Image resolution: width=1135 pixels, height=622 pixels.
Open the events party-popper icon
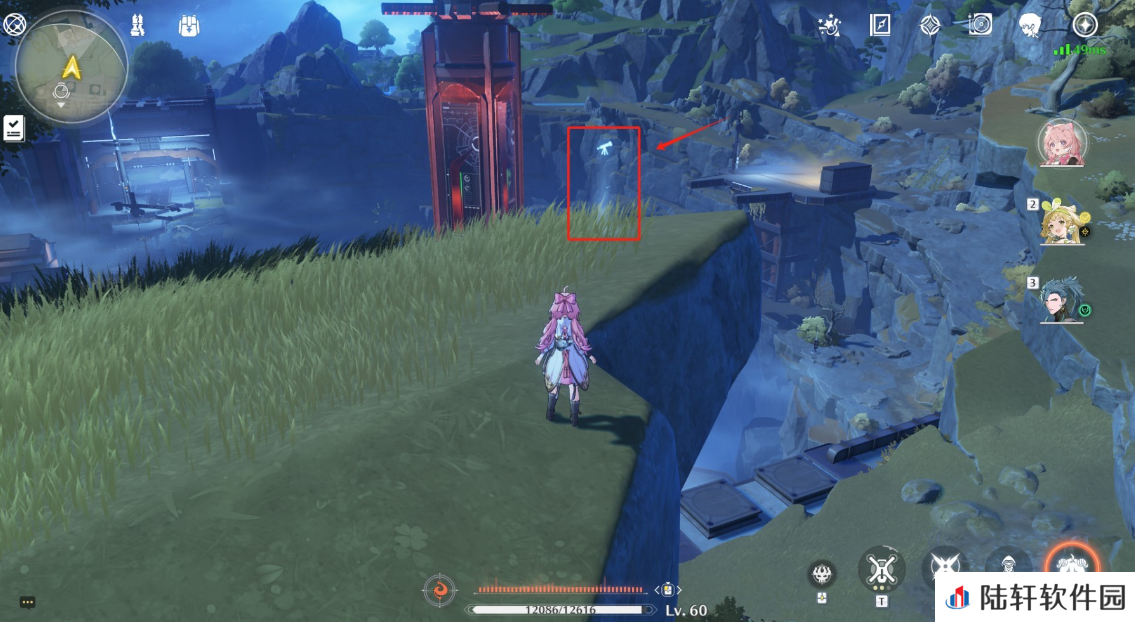[828, 26]
